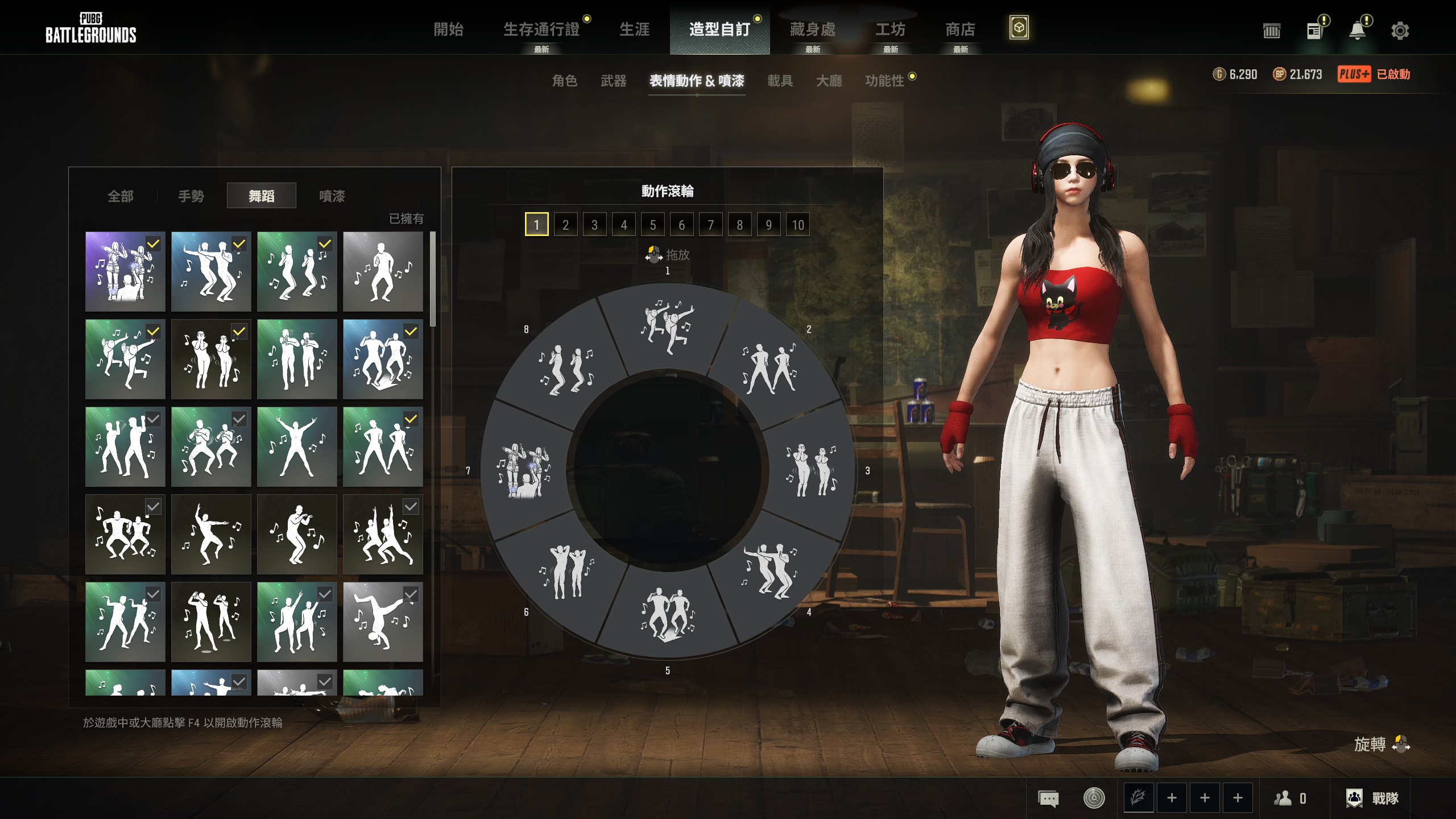
Task: Open the 戰隊 clan panel
Action: [1372, 798]
